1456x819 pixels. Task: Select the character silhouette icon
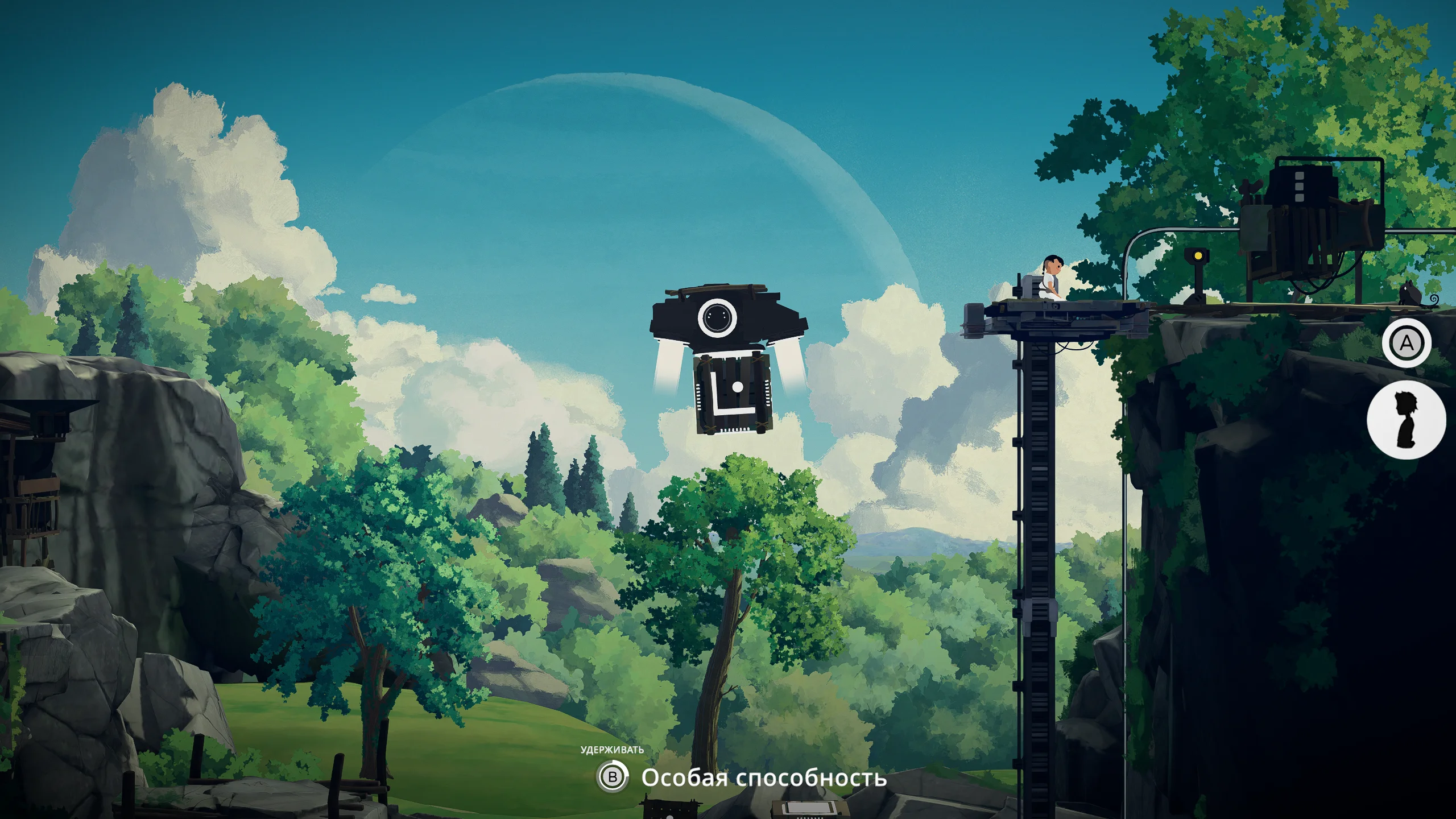tap(1406, 419)
